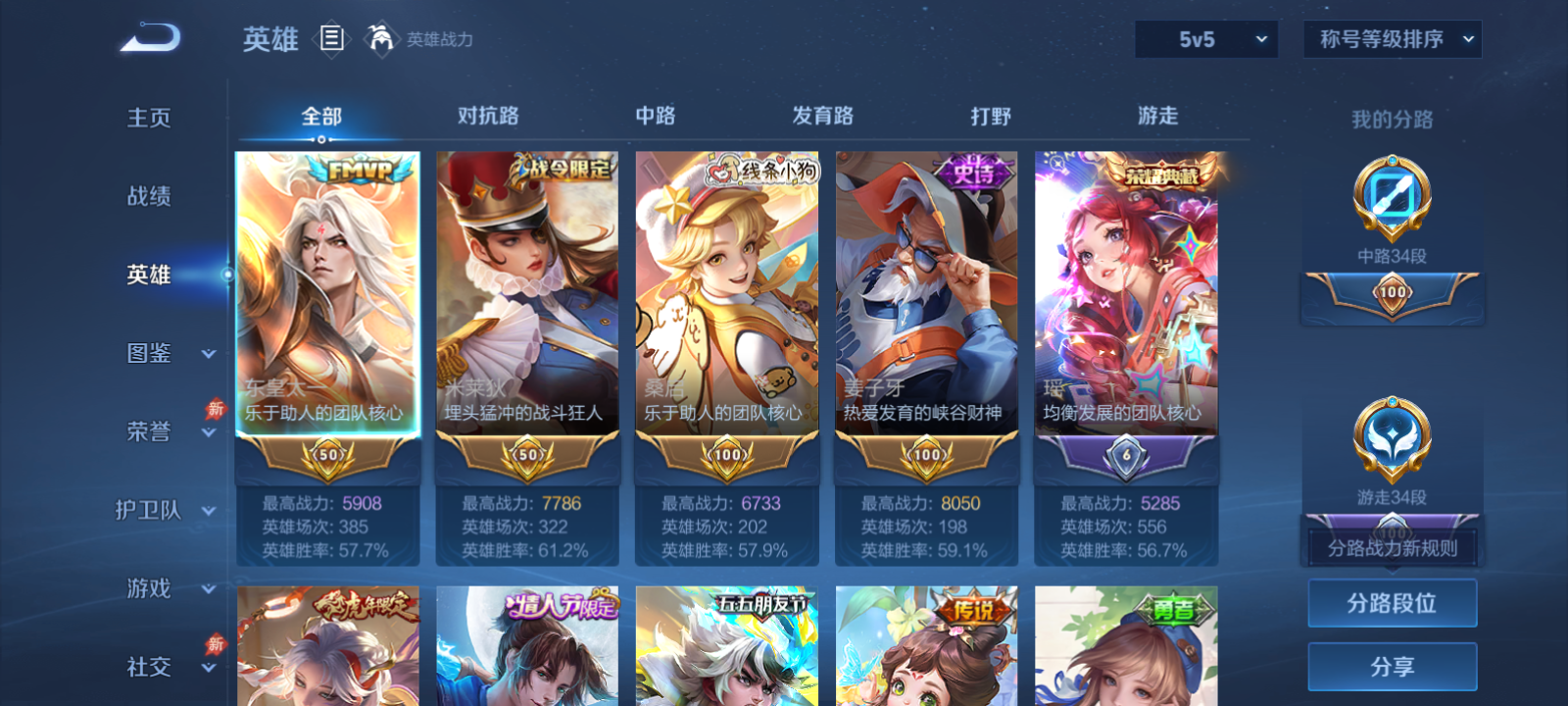Expand the 护卫队 sidebar entry
1568x706 pixels.
tap(148, 511)
